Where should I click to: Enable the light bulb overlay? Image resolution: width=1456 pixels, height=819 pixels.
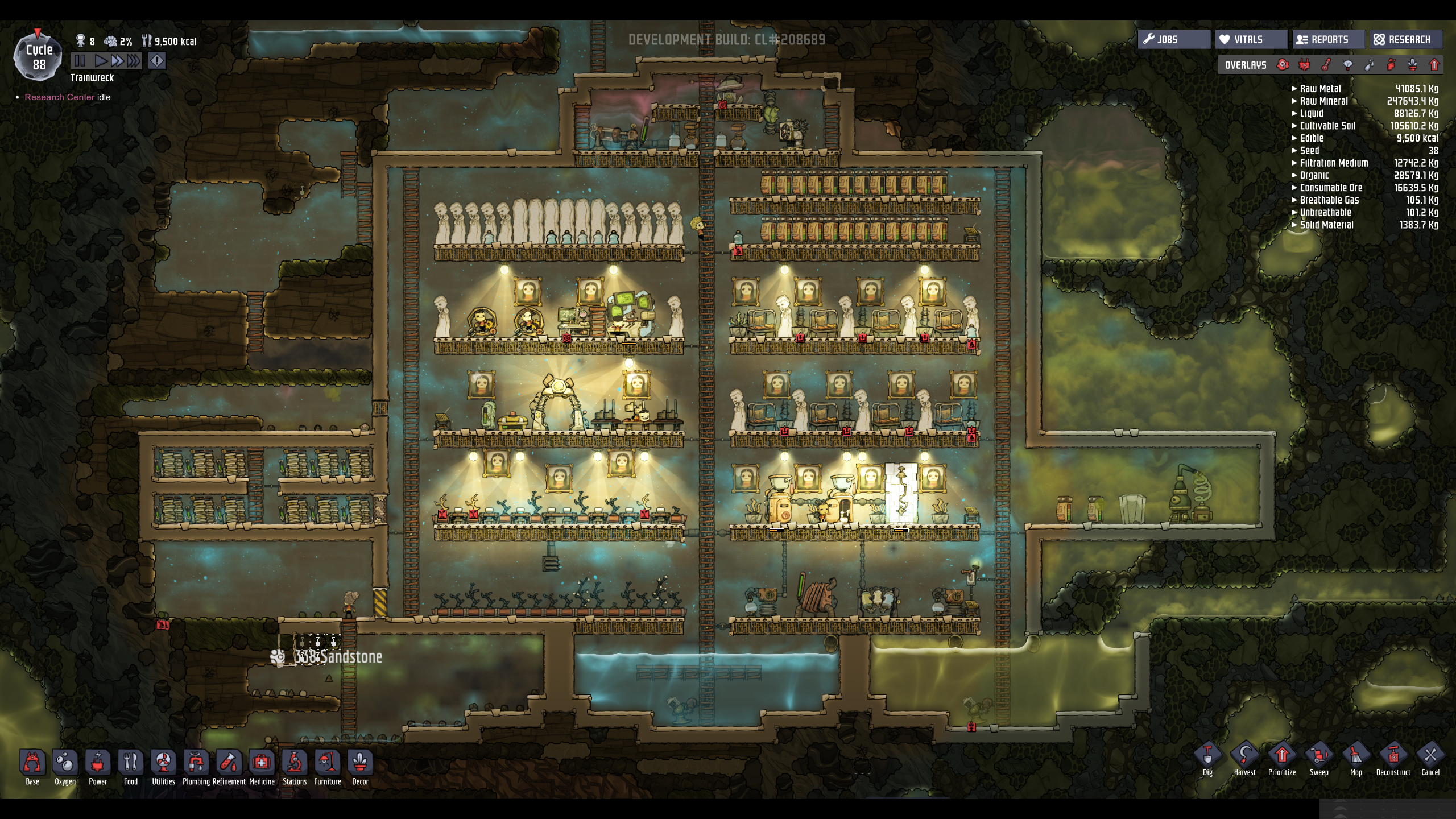(x=1348, y=65)
